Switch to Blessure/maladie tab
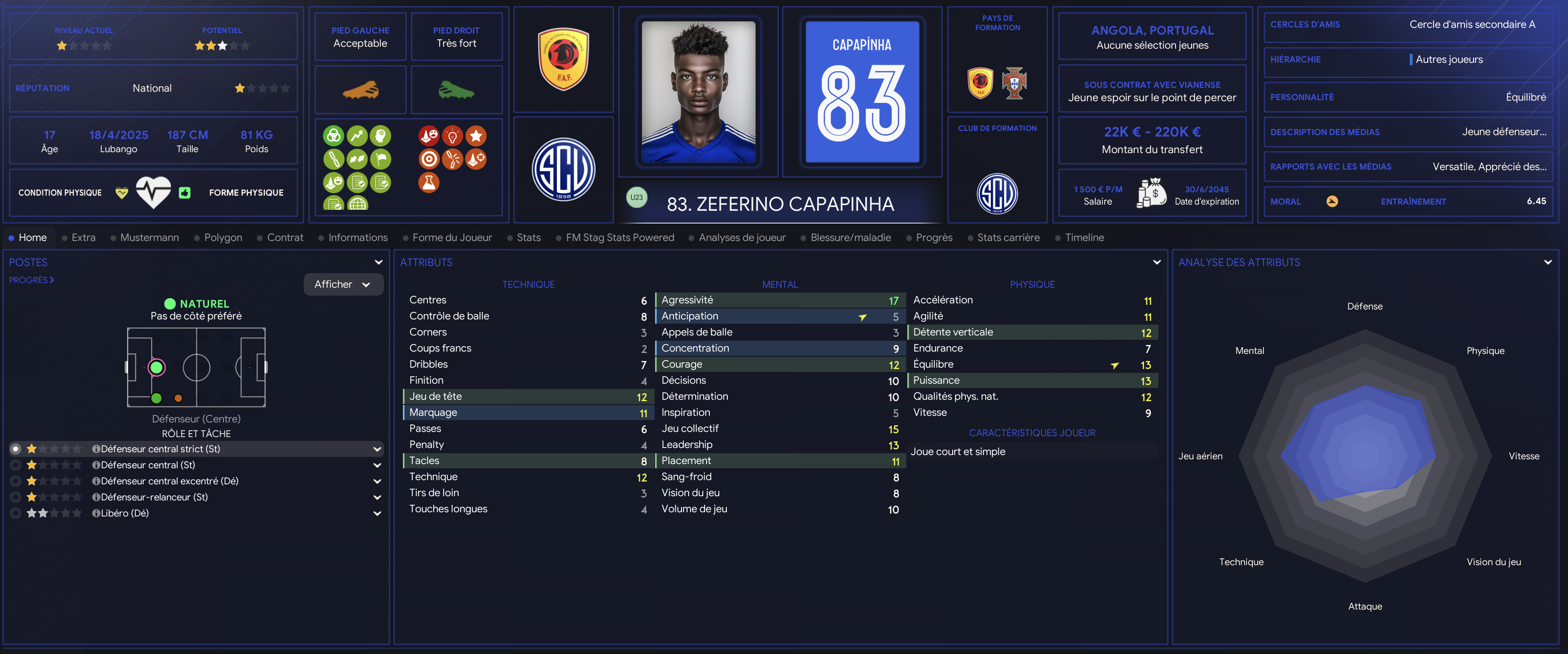This screenshot has width=1568, height=654. pyautogui.click(x=850, y=238)
